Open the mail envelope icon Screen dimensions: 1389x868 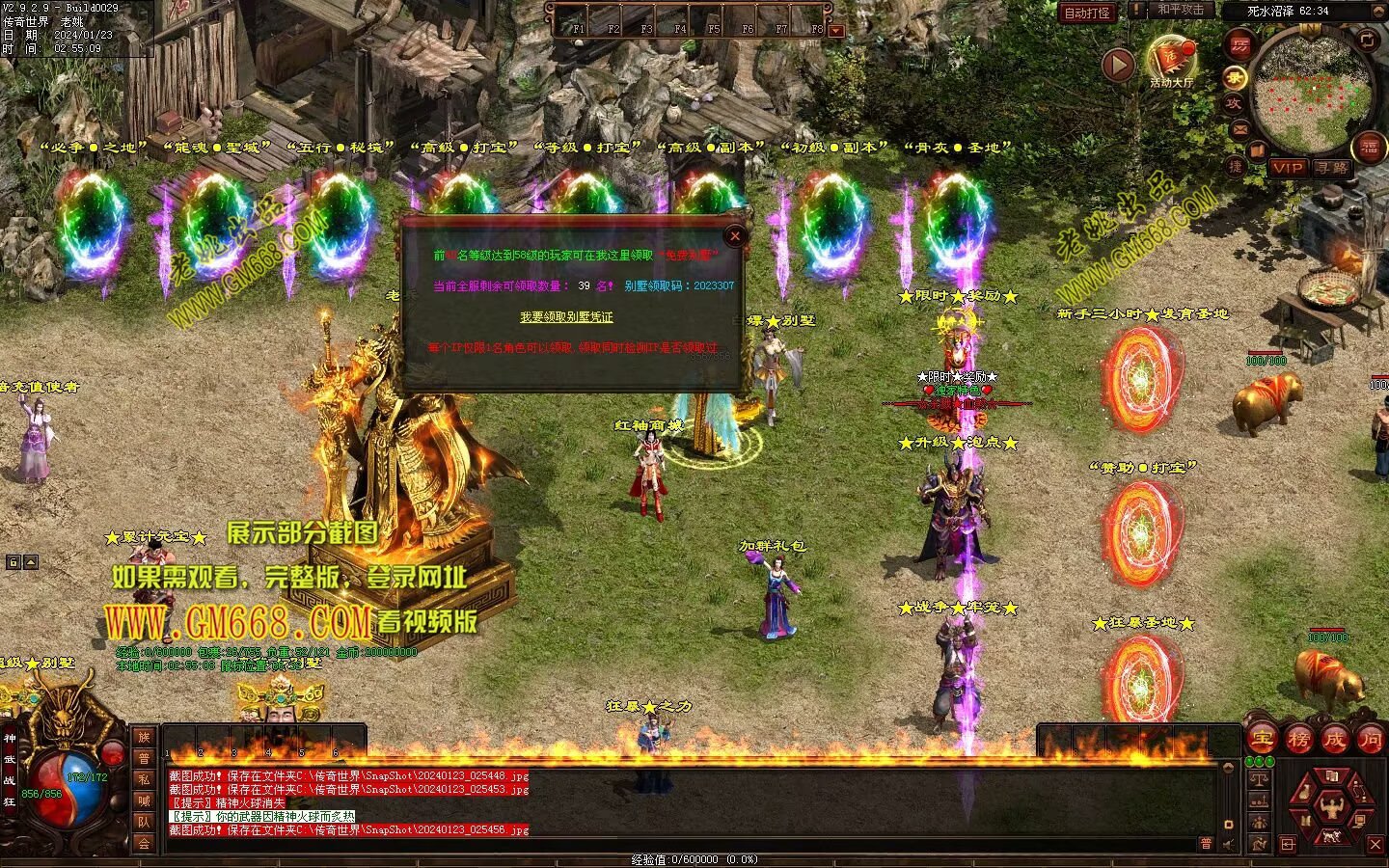(x=1239, y=128)
